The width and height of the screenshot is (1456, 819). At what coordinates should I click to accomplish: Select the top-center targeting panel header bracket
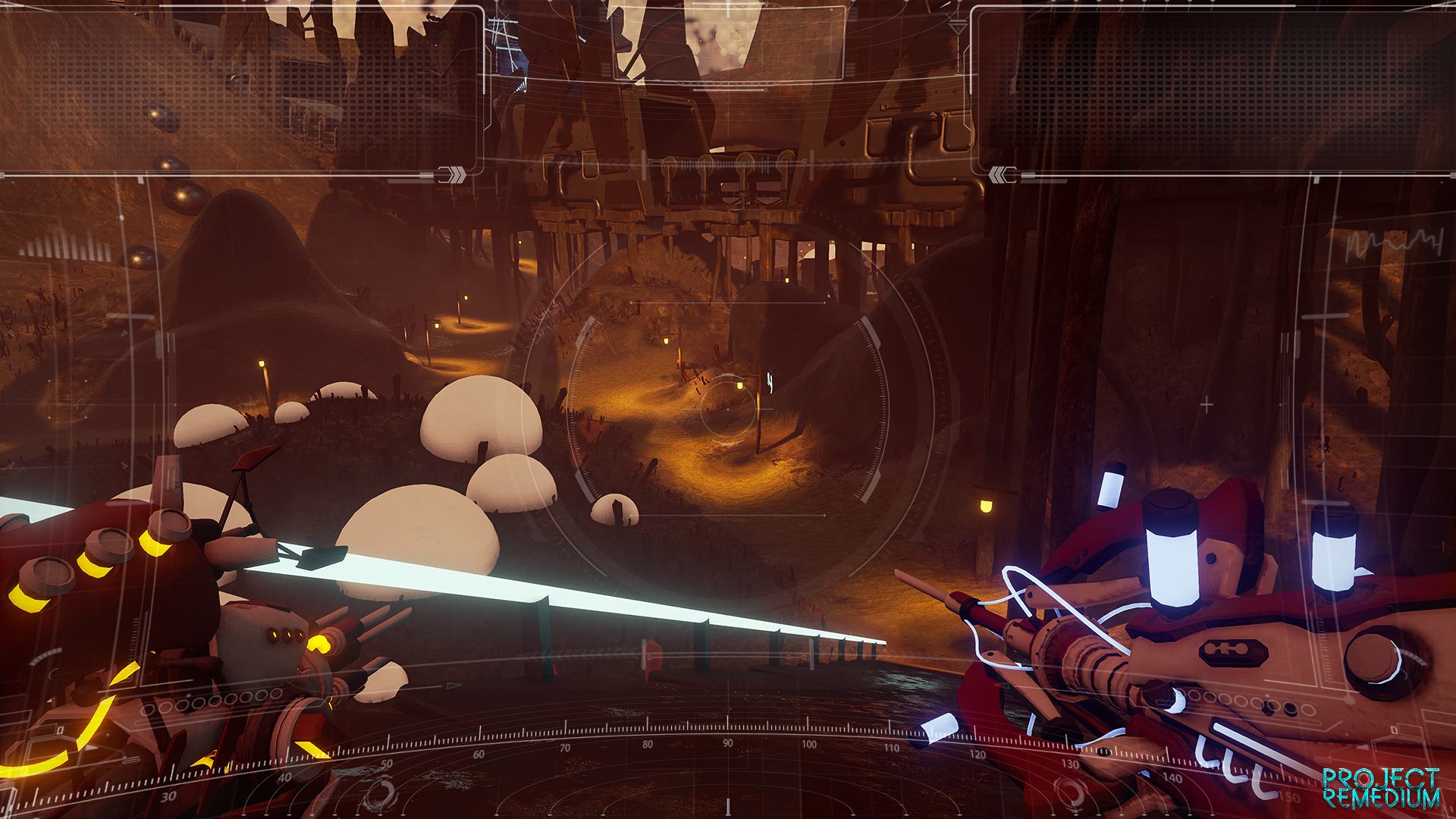pos(728,6)
